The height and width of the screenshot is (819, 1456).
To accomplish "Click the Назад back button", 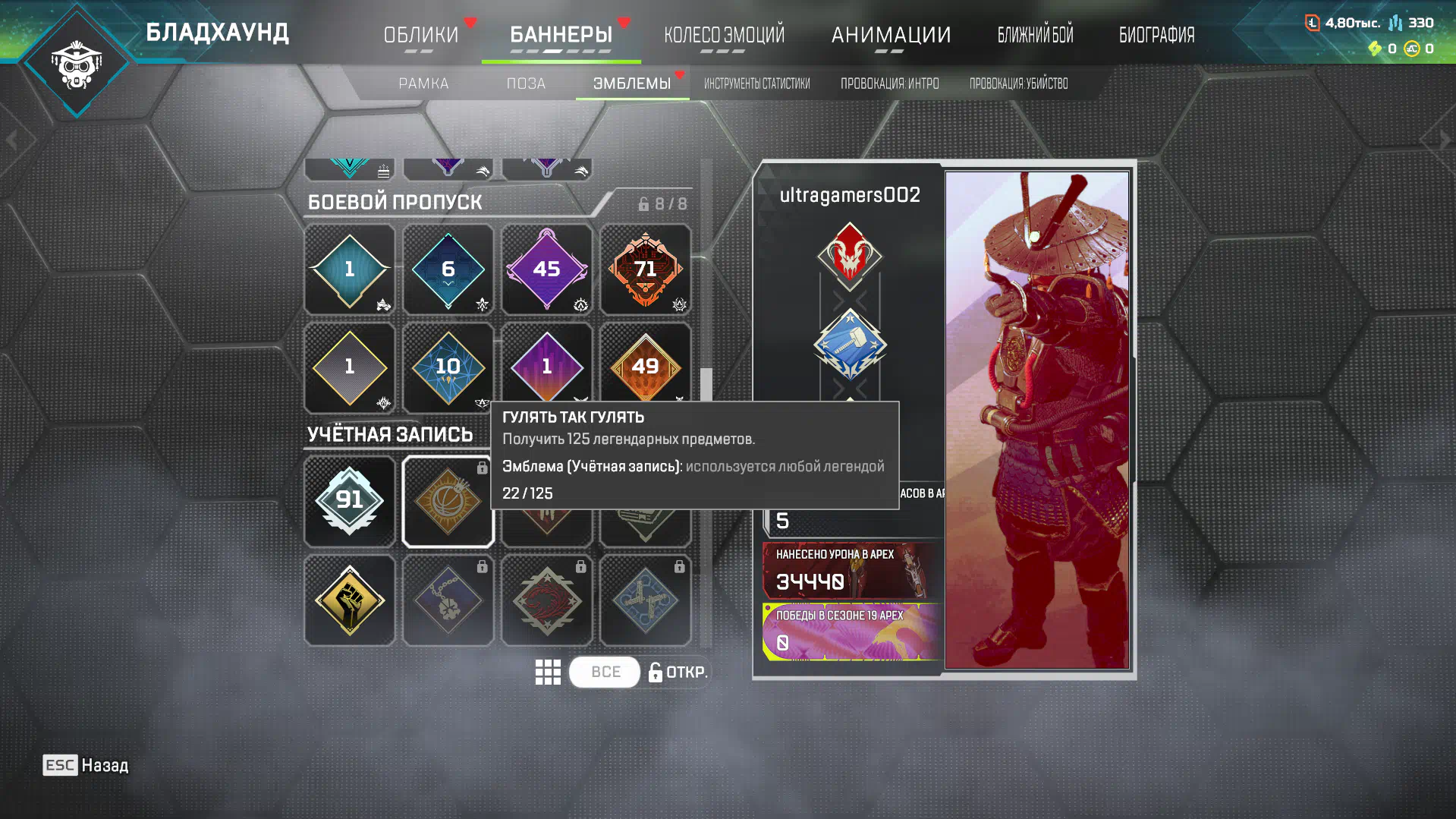I will click(x=86, y=765).
